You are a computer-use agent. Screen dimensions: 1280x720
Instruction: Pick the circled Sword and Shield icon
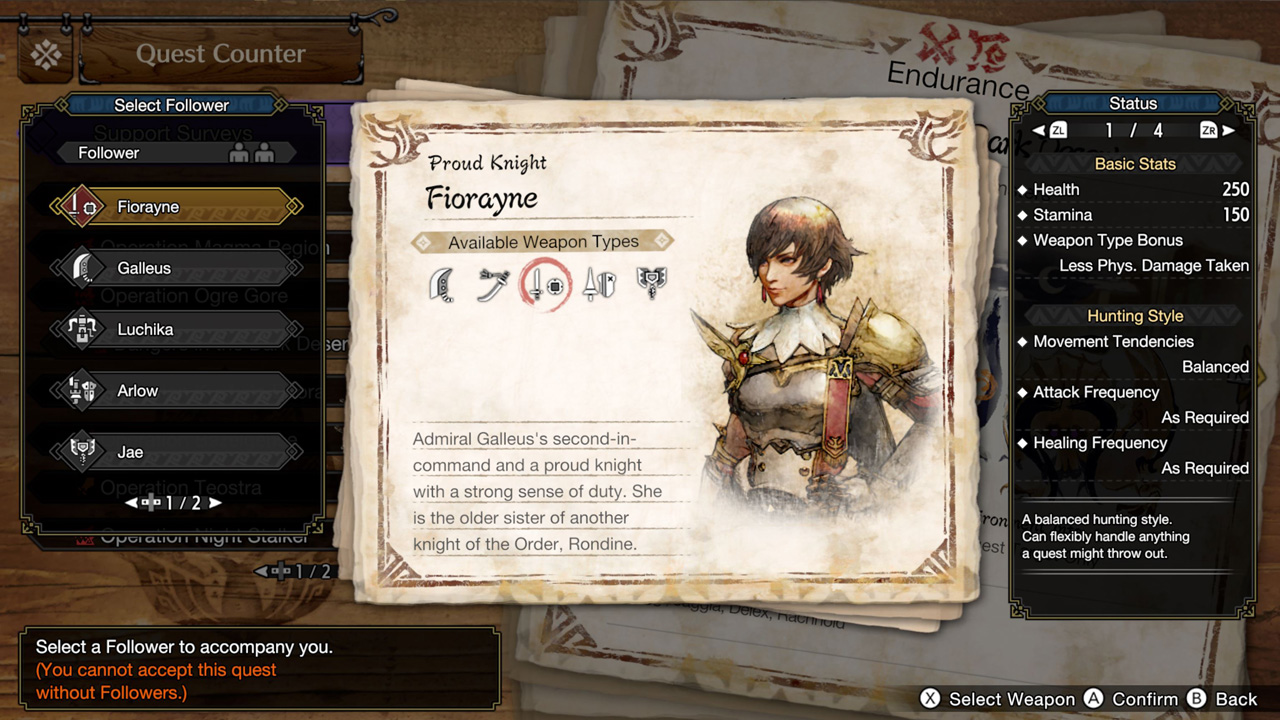[546, 285]
